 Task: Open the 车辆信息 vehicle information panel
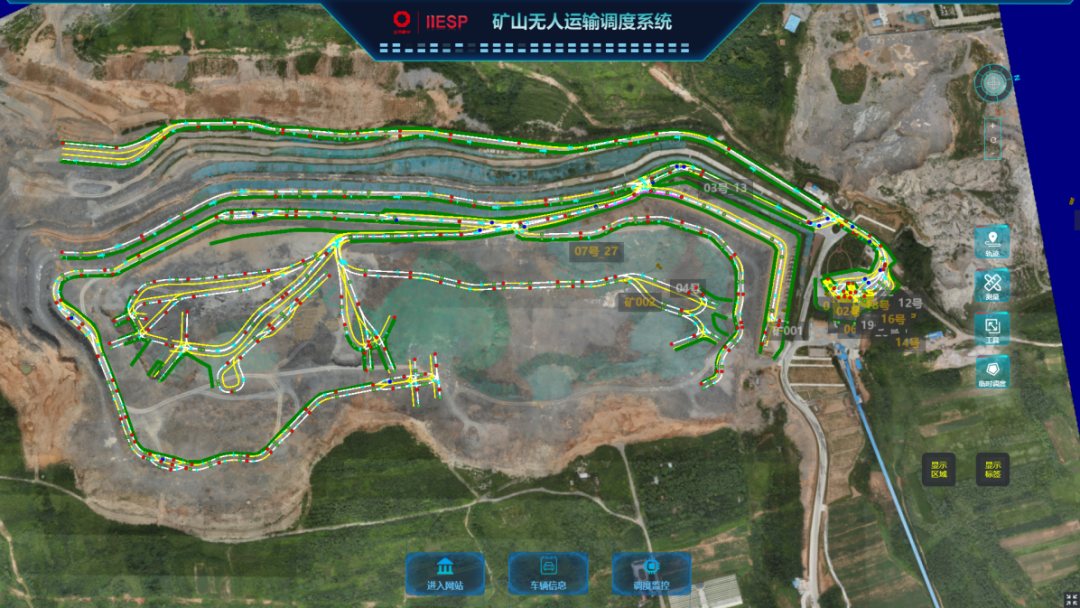(x=548, y=574)
